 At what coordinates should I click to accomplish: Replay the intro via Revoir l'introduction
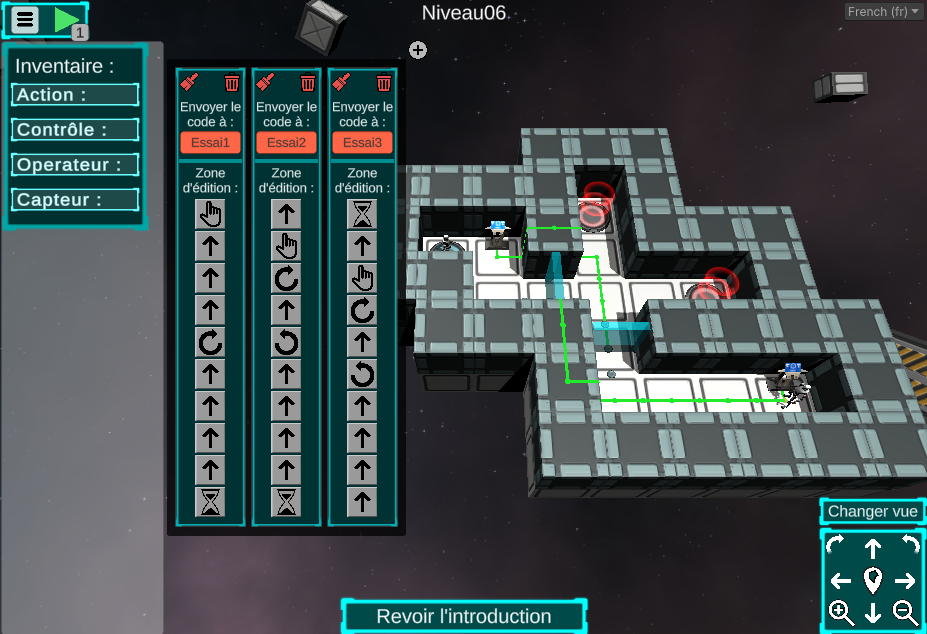click(x=464, y=616)
